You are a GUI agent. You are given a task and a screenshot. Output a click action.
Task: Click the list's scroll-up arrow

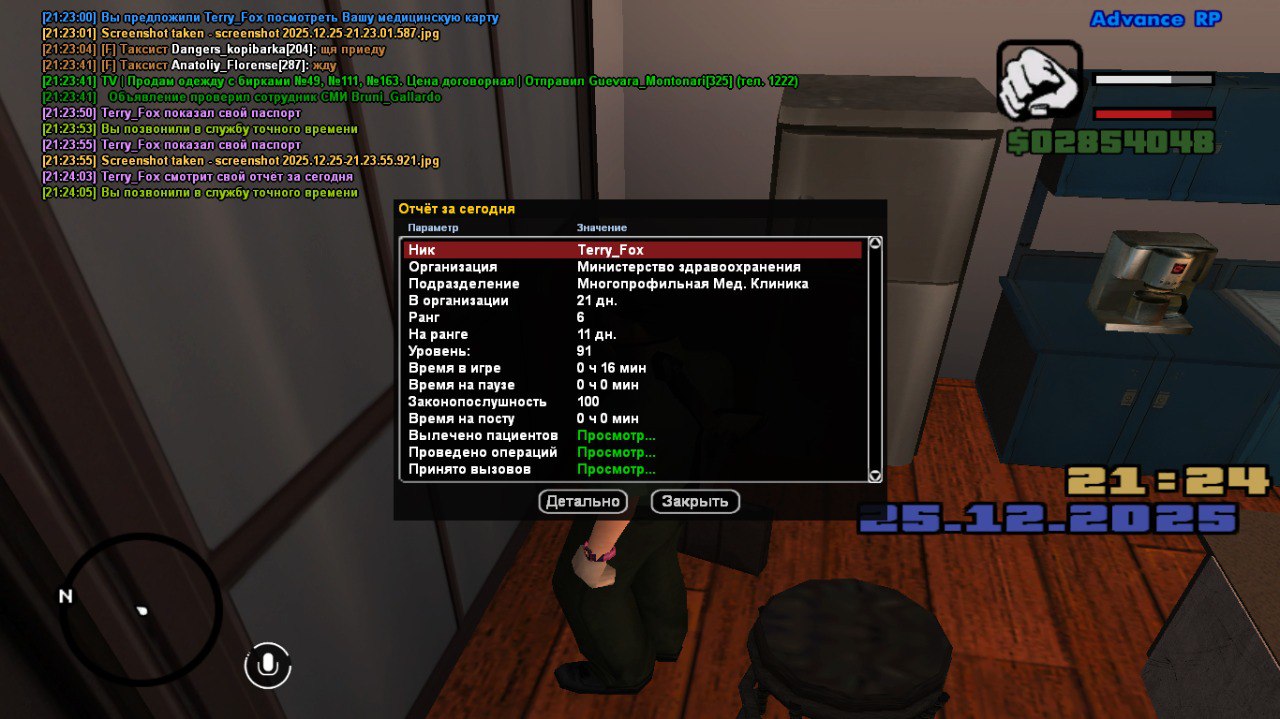(x=875, y=243)
